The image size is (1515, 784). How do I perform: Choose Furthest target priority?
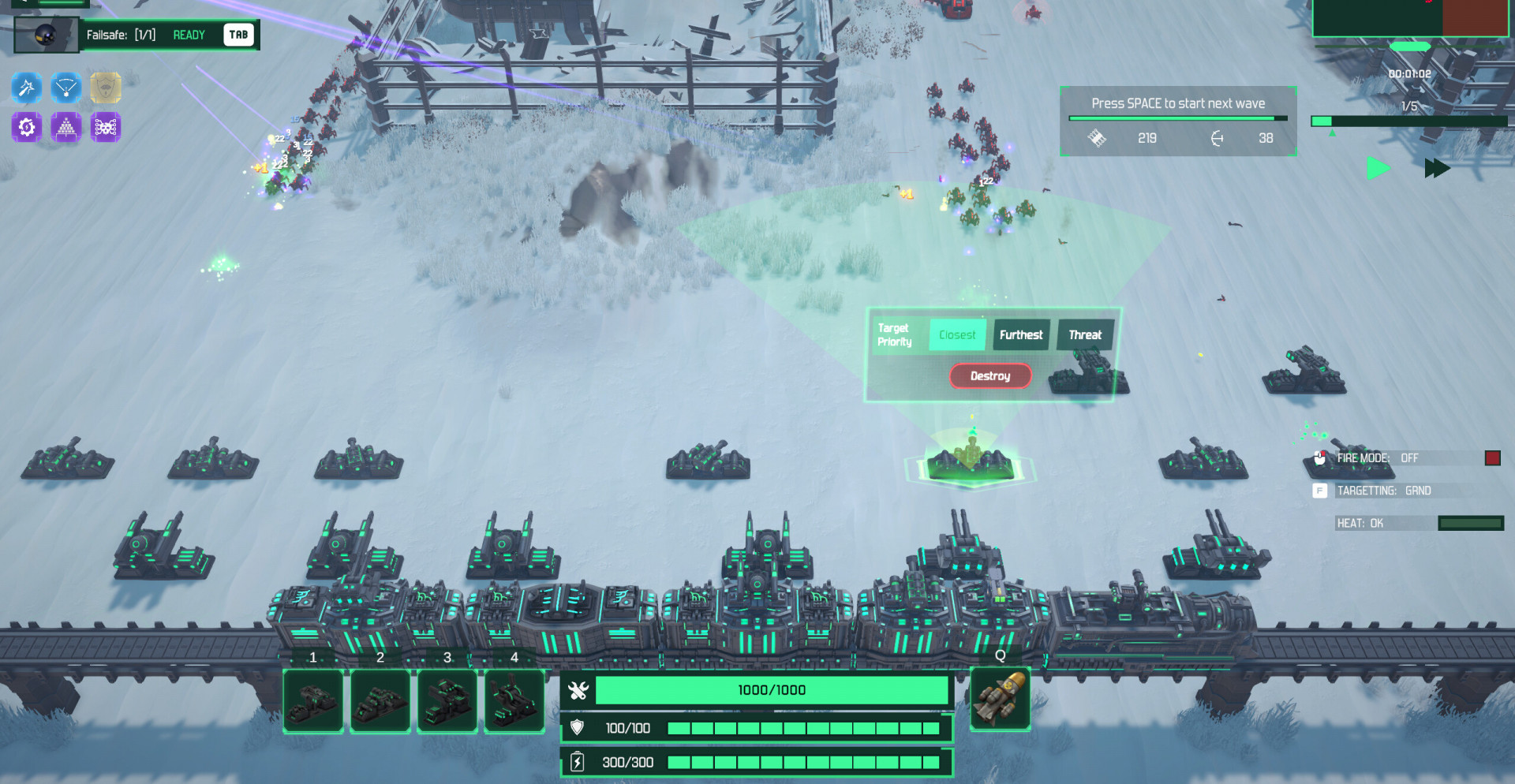pyautogui.click(x=1021, y=335)
